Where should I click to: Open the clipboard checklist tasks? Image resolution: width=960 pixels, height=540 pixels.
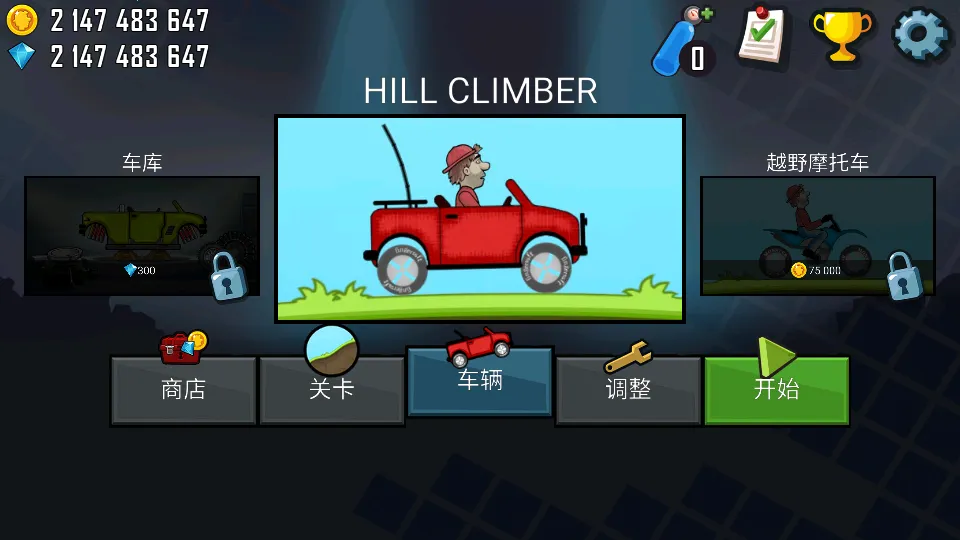762,38
